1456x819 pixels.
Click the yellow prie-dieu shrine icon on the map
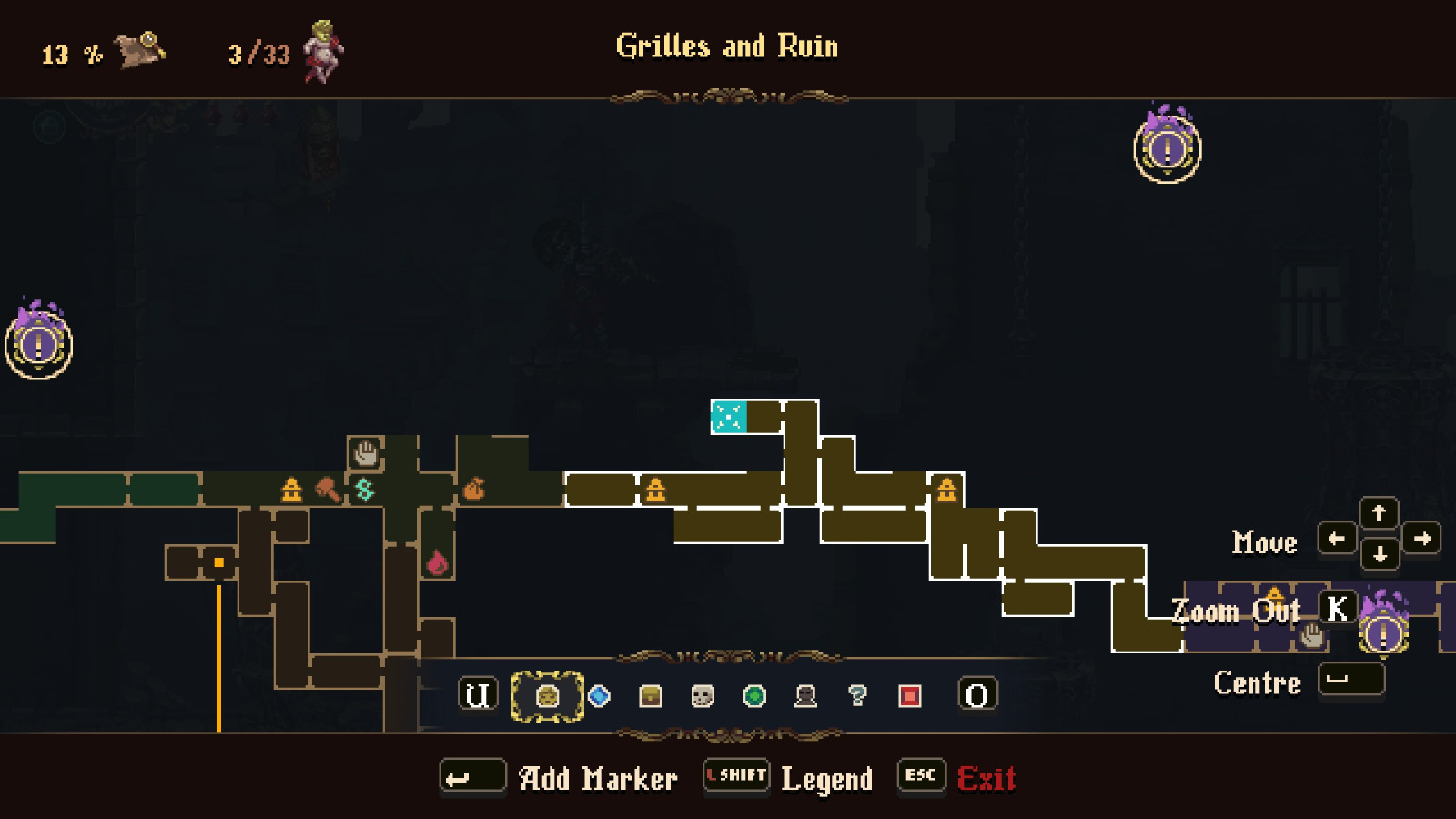(x=289, y=491)
